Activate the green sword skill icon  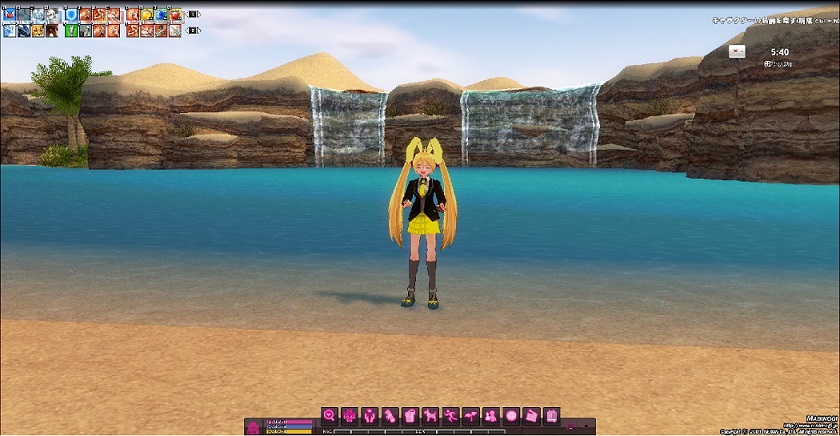[x=71, y=31]
